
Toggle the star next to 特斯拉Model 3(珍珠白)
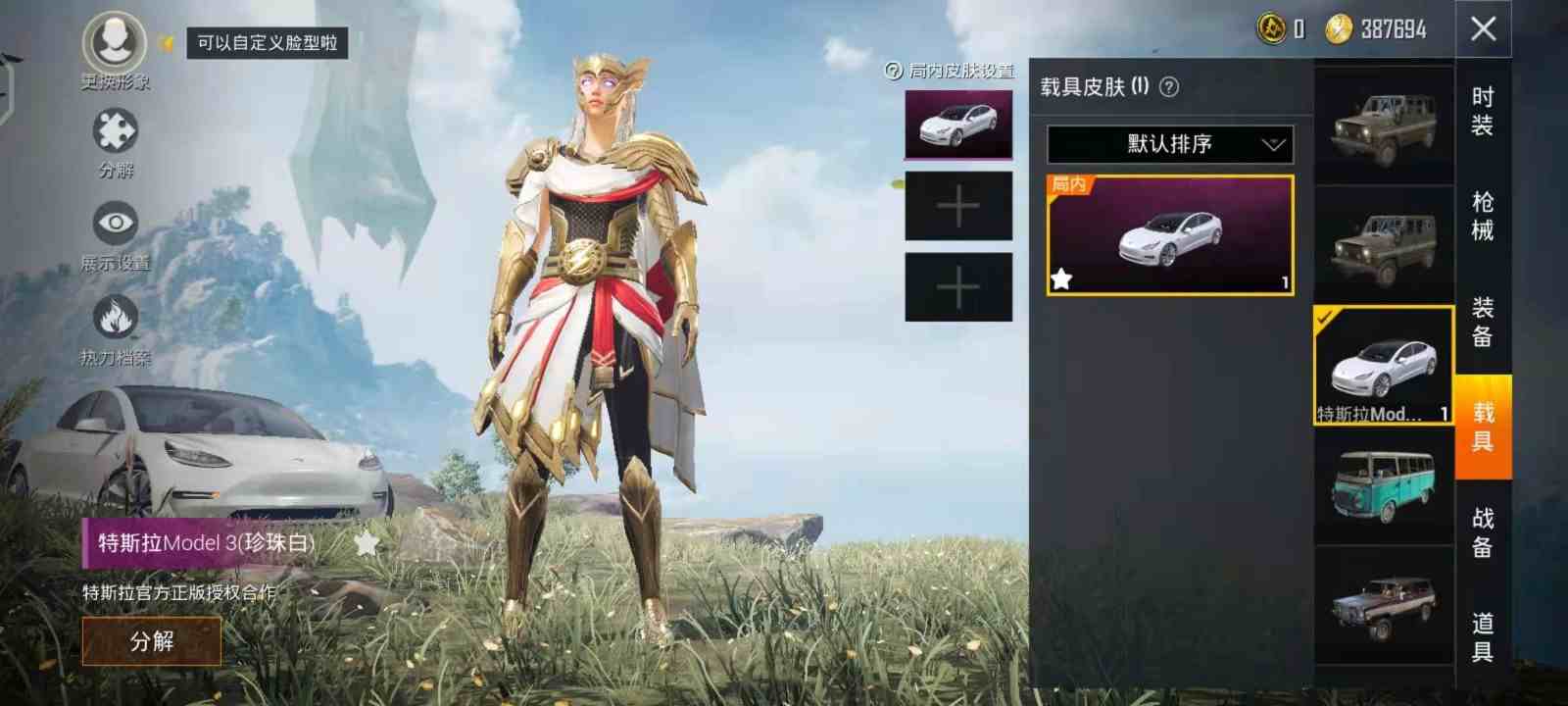point(365,542)
